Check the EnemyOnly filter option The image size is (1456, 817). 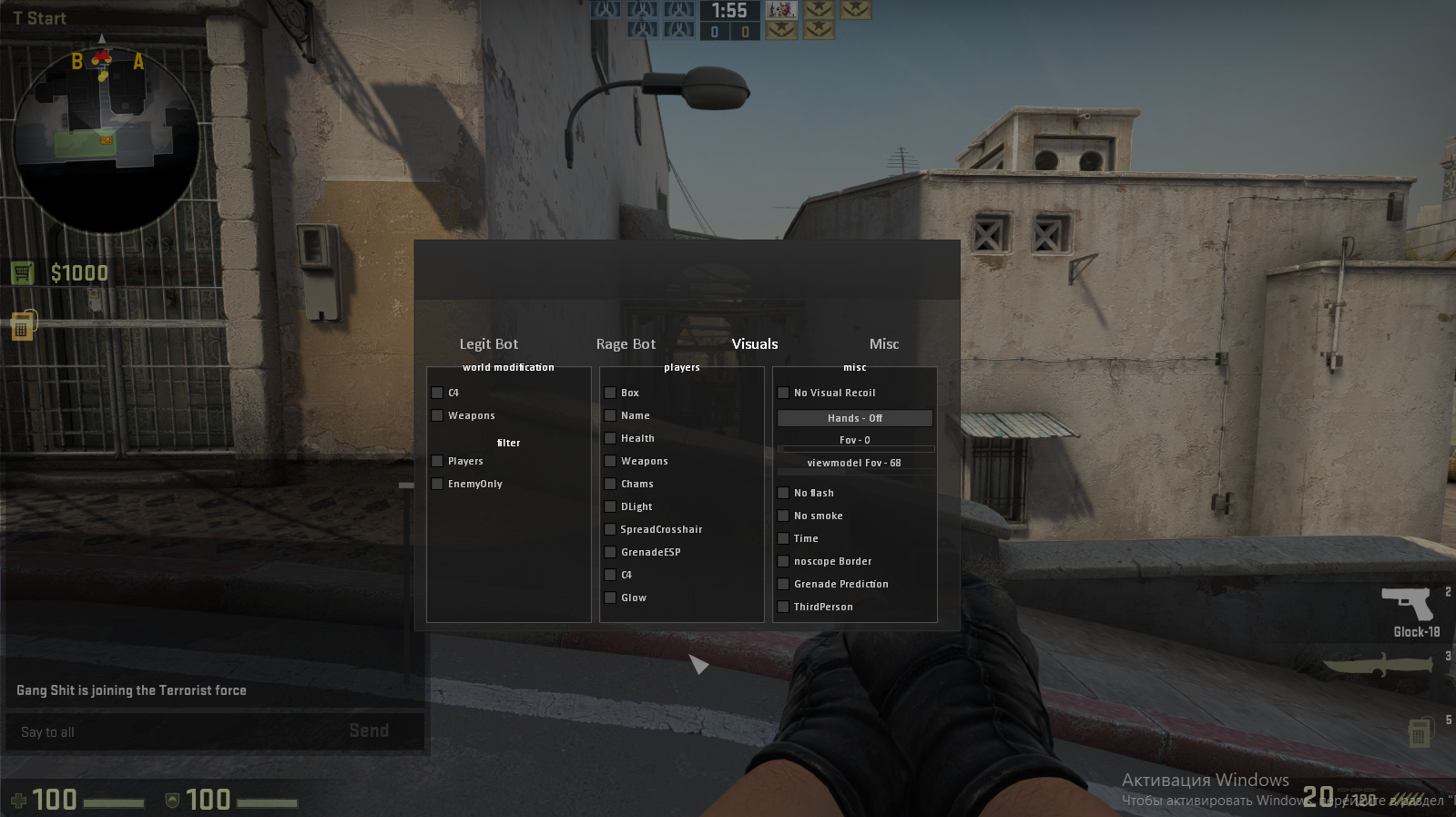[437, 484]
